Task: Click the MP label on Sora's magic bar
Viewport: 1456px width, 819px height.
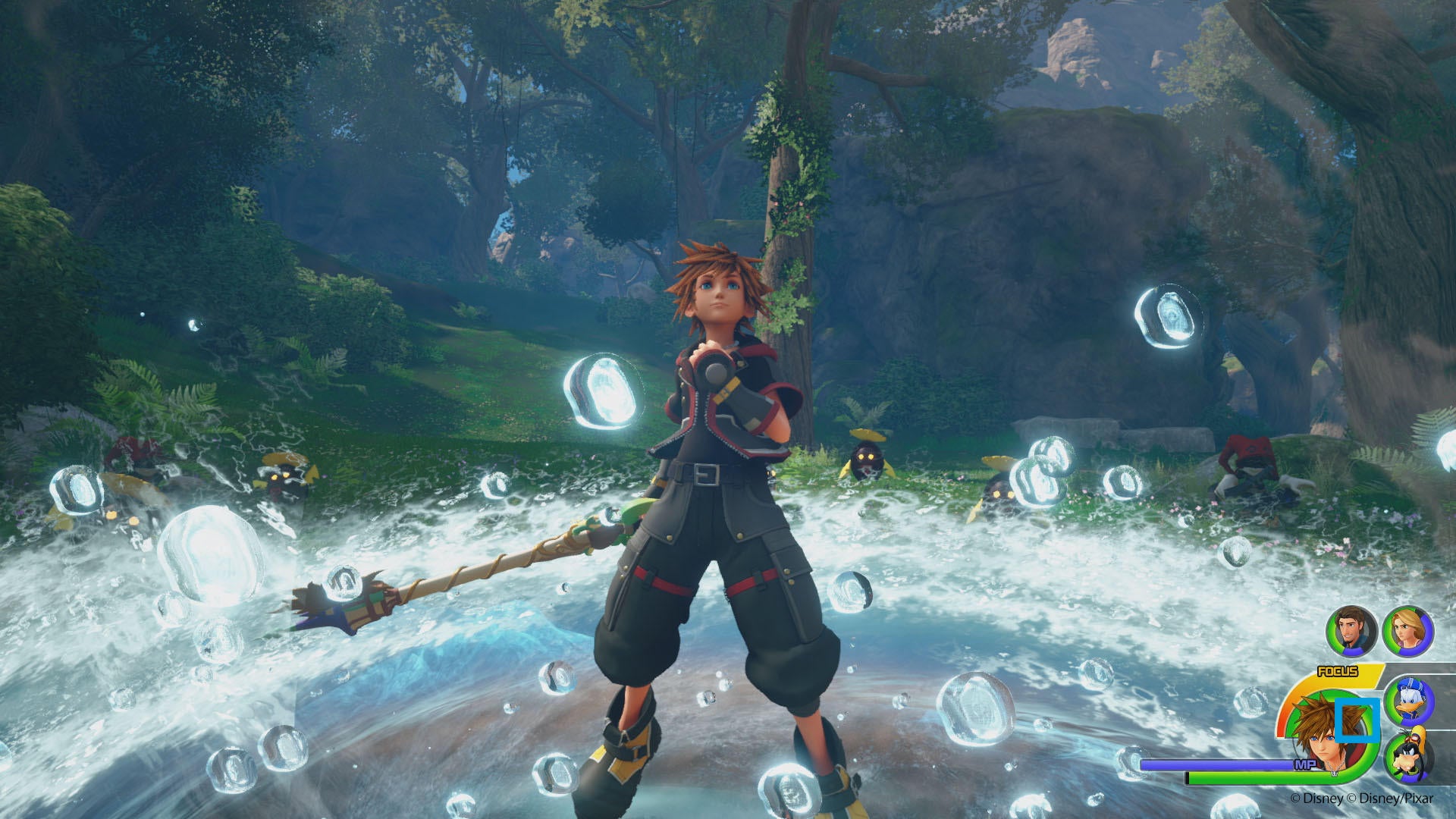Action: [x=1305, y=764]
